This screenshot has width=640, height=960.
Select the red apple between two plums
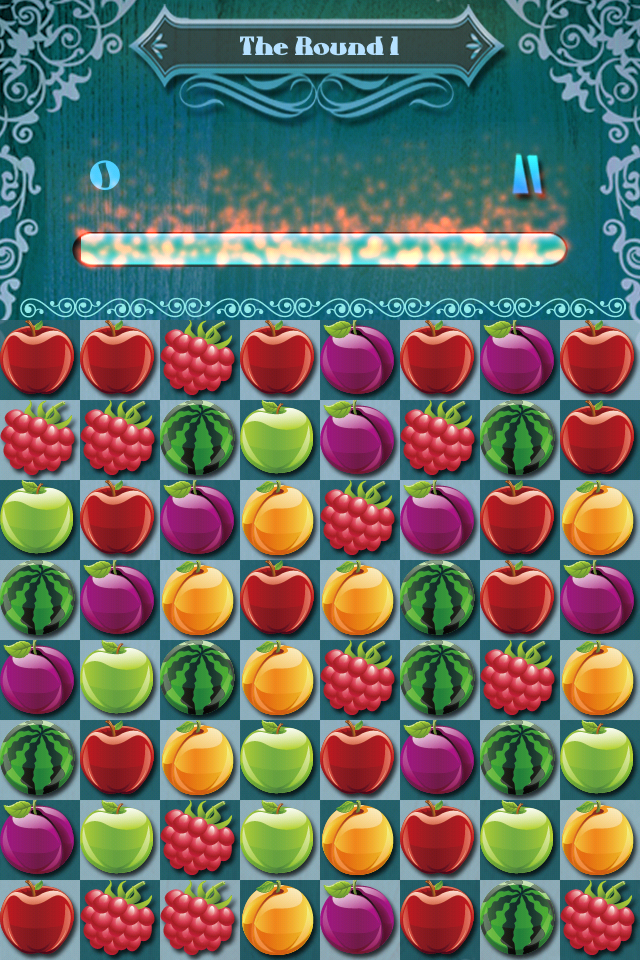tap(438, 358)
